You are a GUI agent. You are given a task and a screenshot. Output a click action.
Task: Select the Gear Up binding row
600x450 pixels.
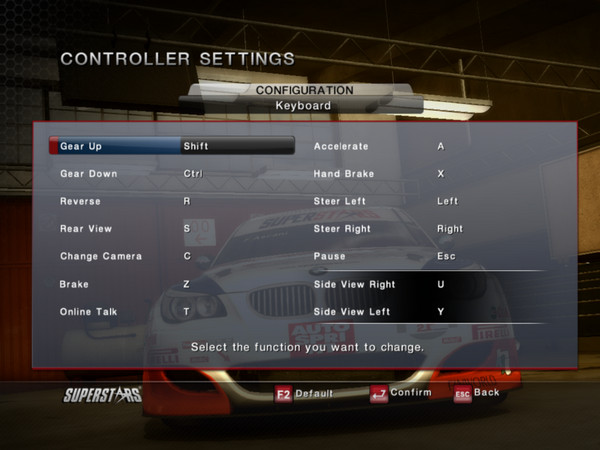[x=170, y=146]
